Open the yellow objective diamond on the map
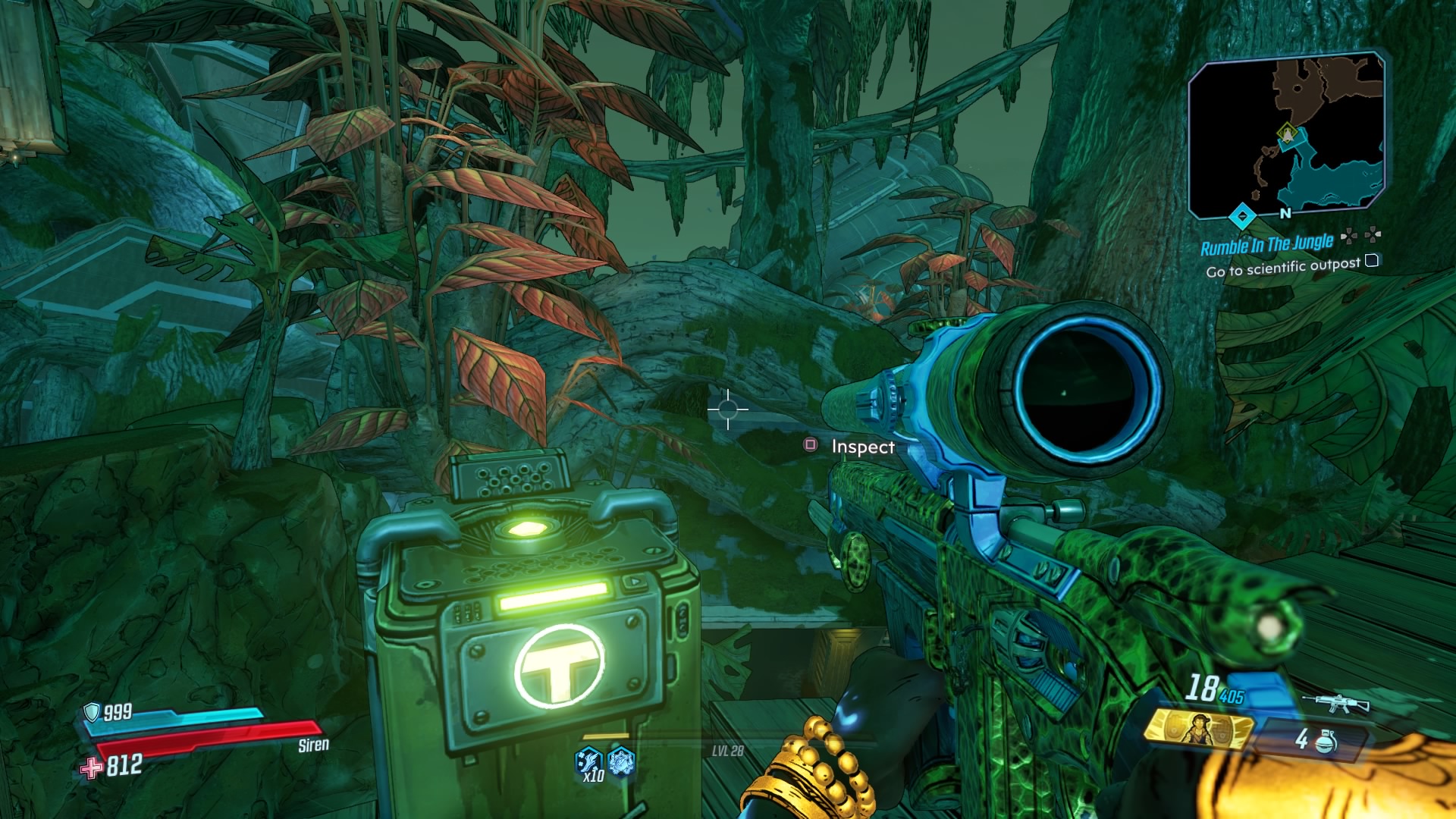 [1286, 132]
